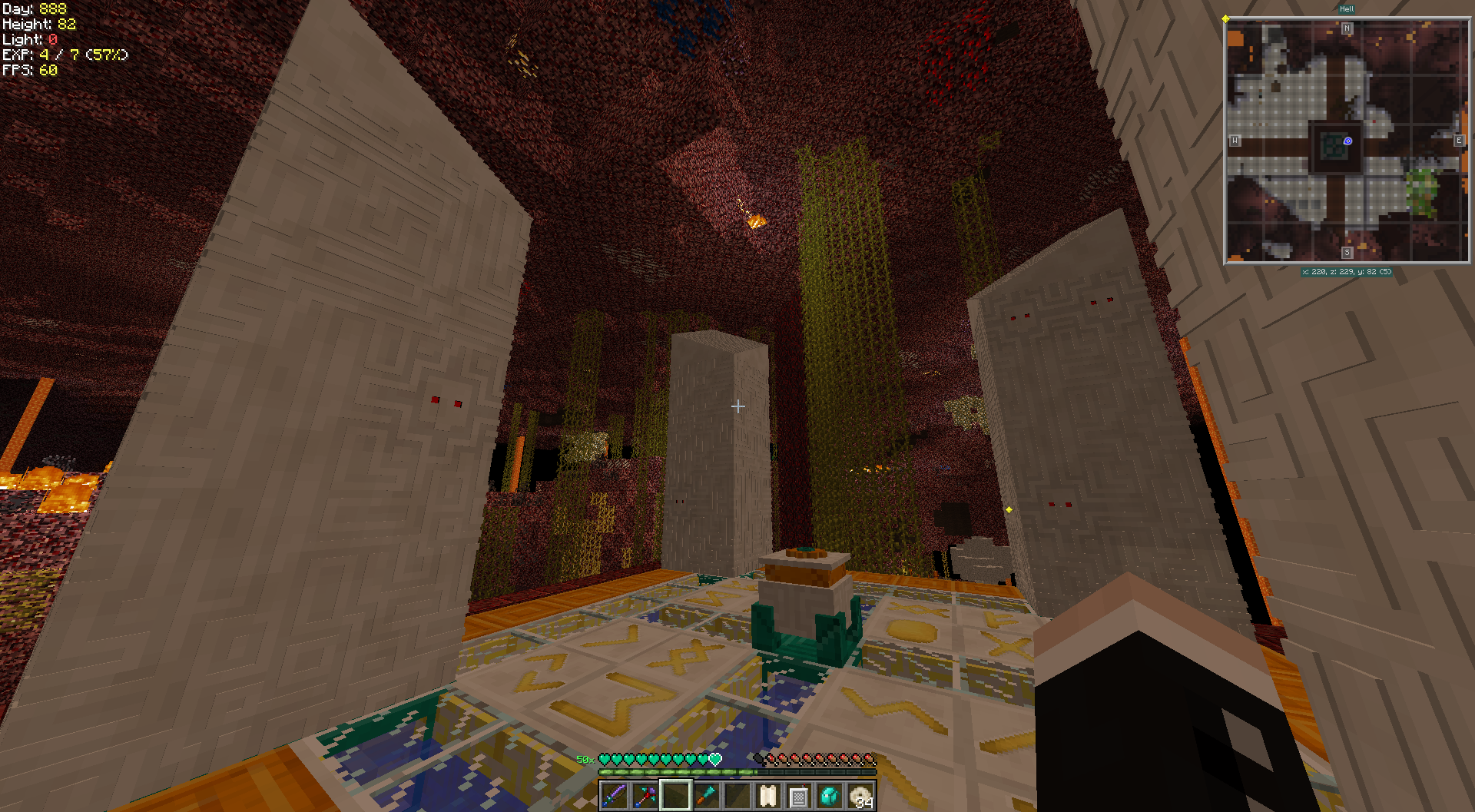Click the blue player marker on minimap
The image size is (1475, 812).
pos(1347,141)
